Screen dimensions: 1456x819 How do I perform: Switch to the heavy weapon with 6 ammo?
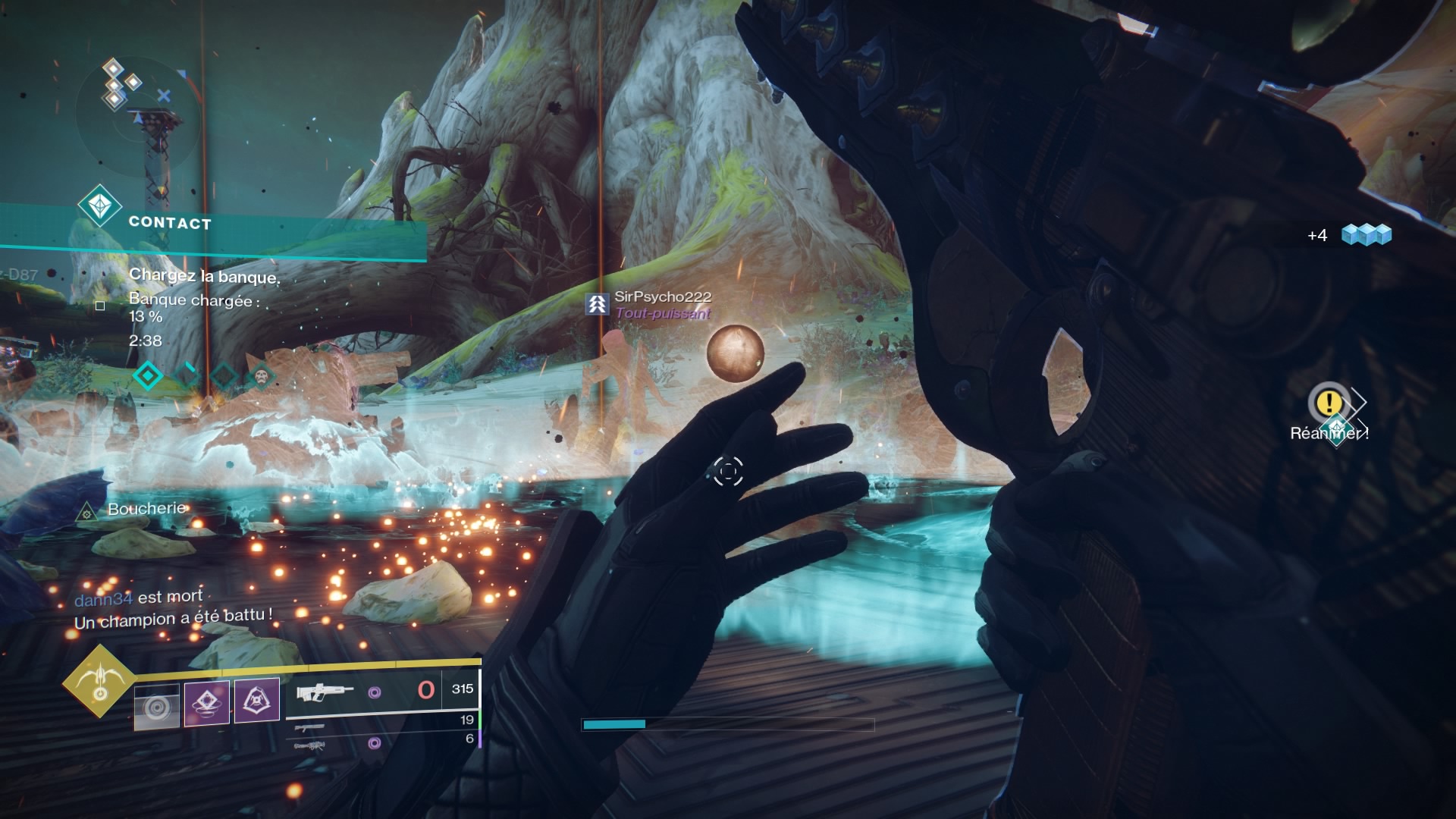[x=309, y=746]
